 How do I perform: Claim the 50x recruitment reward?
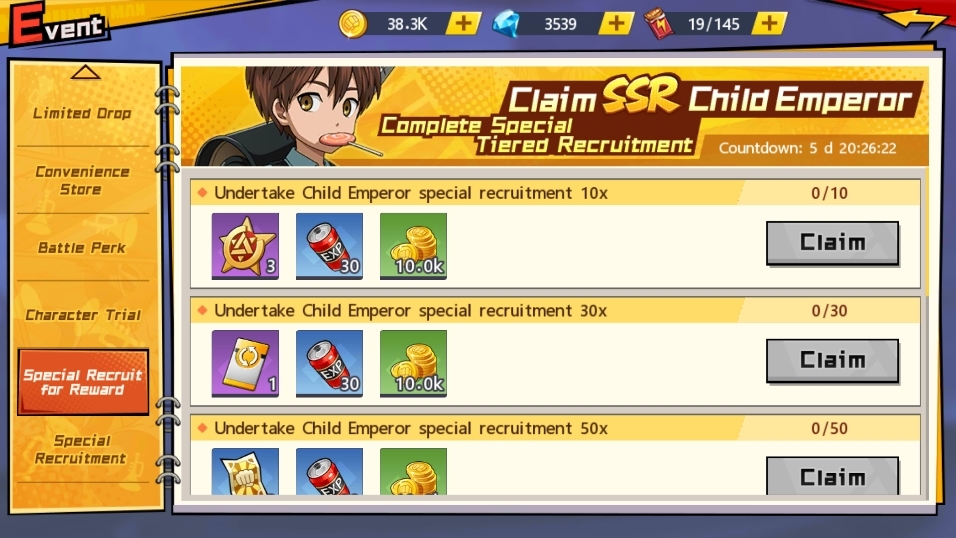pos(832,476)
